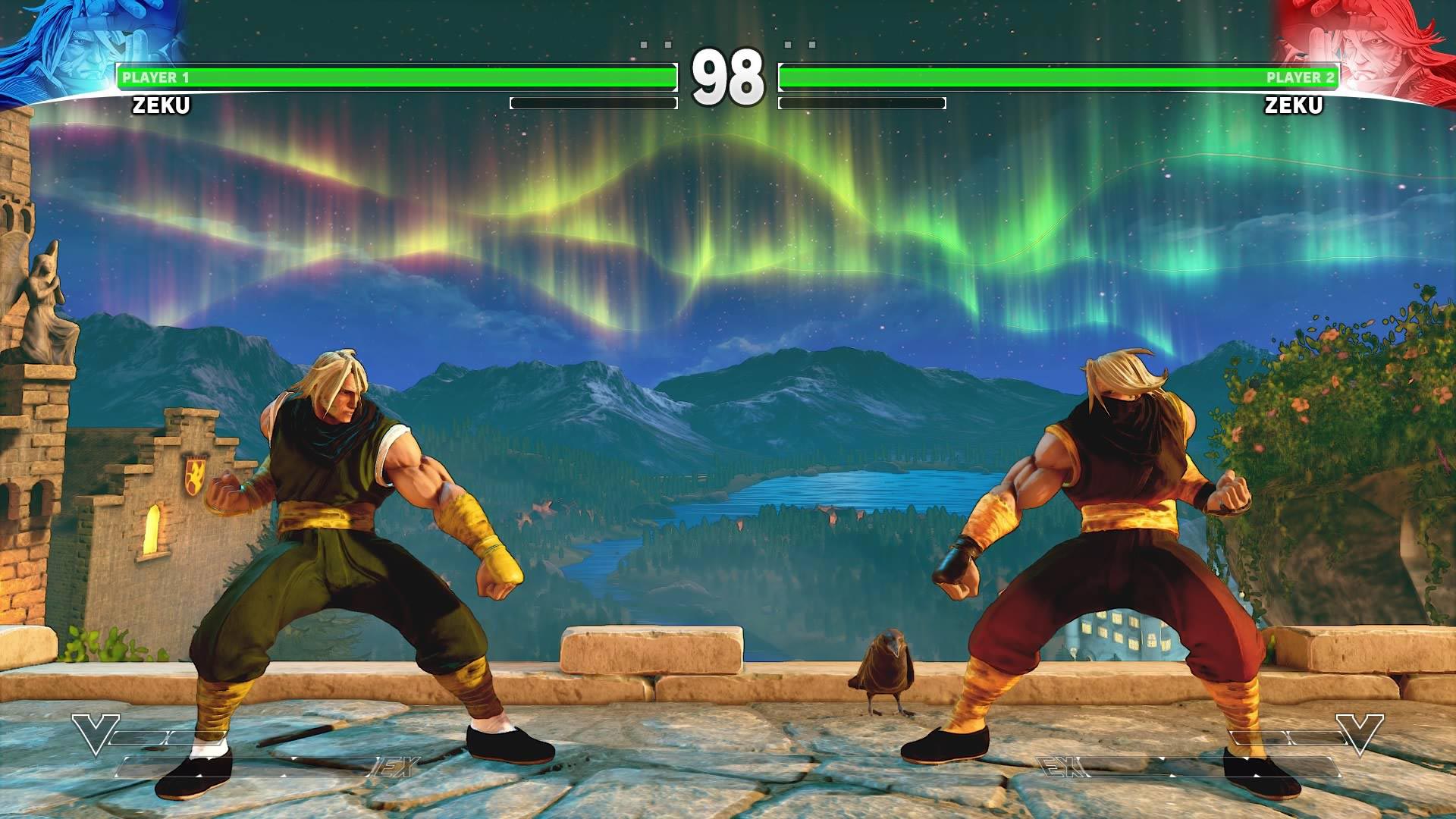Switch to the PLAYER 1 label
This screenshot has height=819, width=1456.
(158, 77)
